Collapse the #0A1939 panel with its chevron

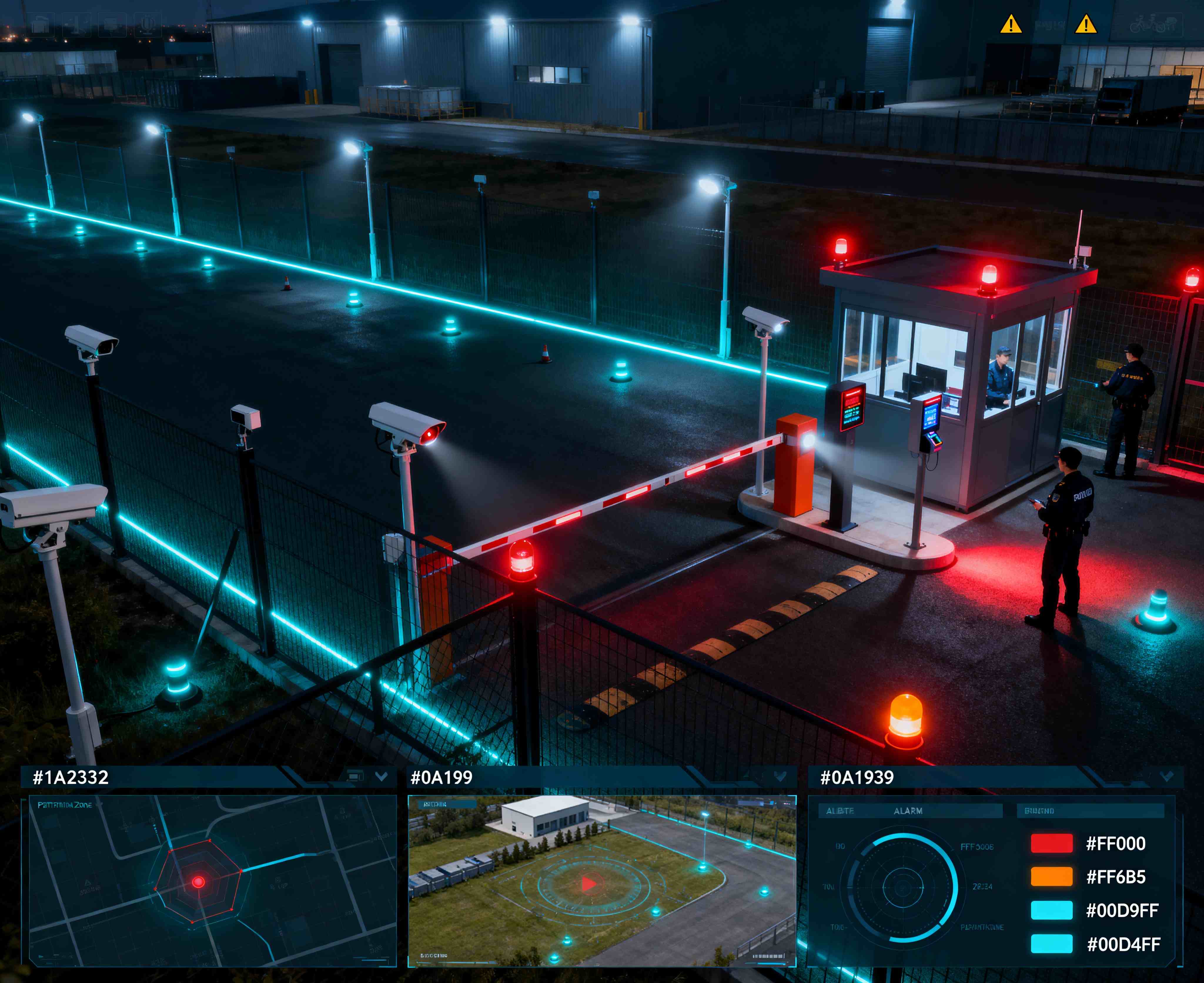(x=1167, y=776)
